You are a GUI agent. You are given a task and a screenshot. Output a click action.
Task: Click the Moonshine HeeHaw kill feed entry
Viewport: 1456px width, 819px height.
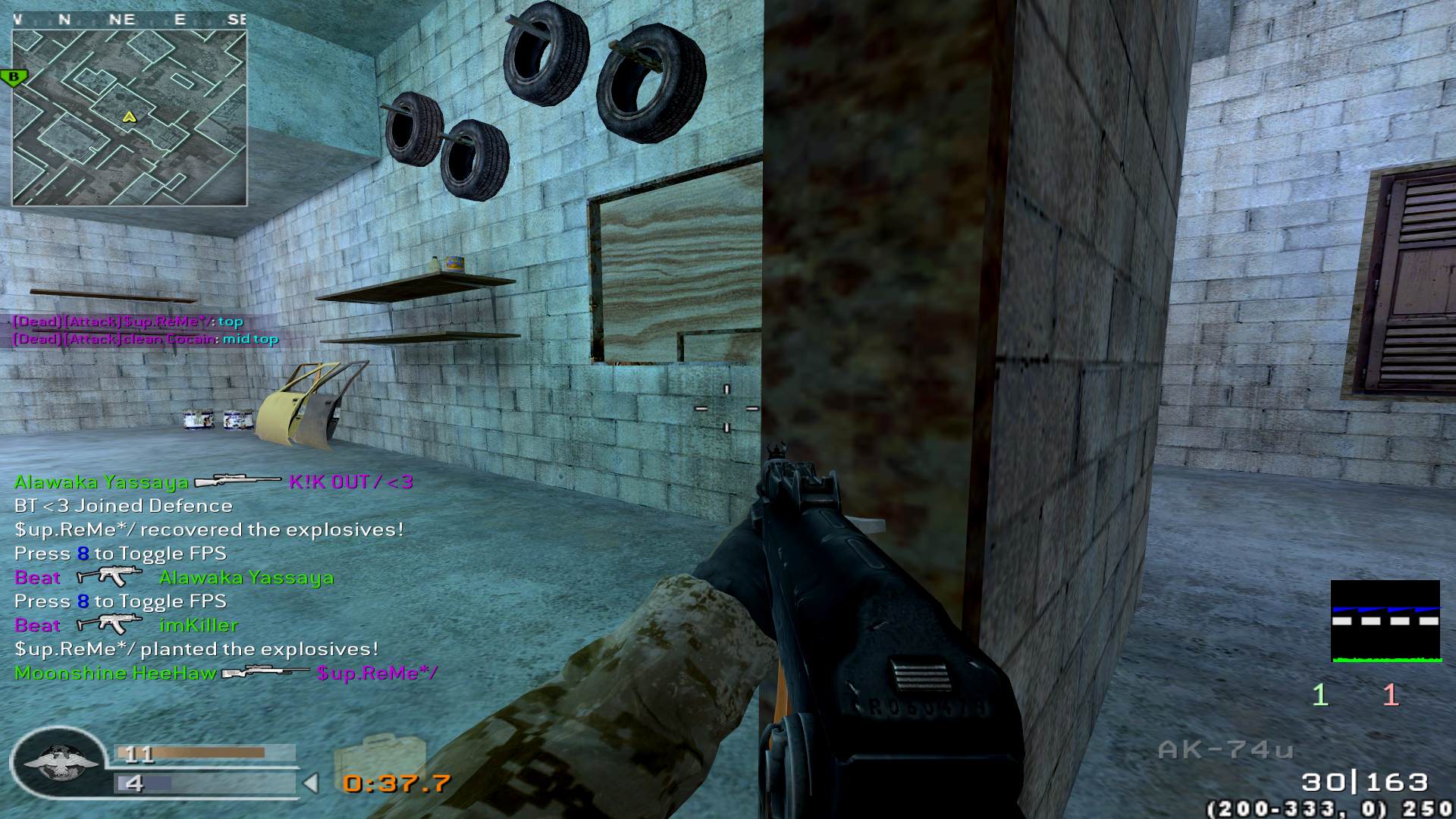pos(225,673)
